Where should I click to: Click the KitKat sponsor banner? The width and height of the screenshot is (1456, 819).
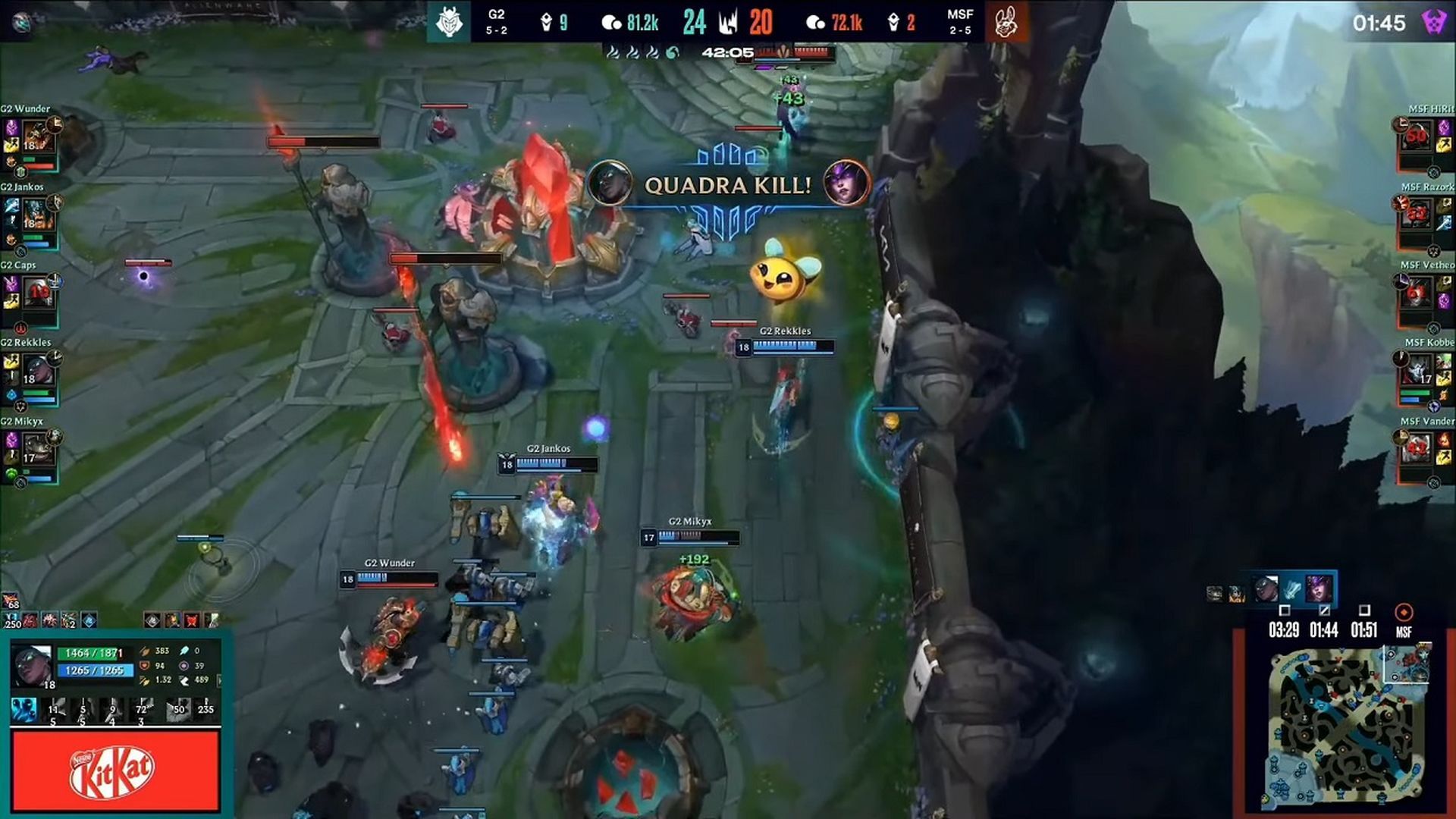pyautogui.click(x=114, y=770)
